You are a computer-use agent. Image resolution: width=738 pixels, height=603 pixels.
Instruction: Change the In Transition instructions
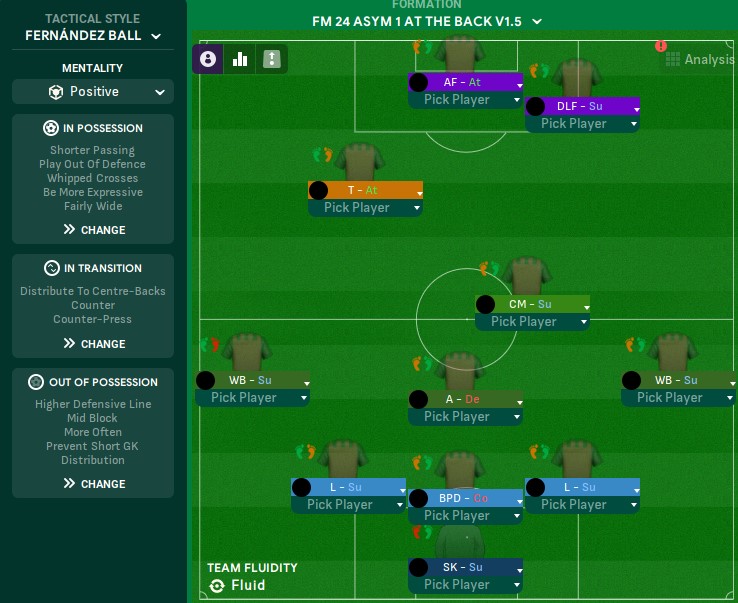(93, 344)
